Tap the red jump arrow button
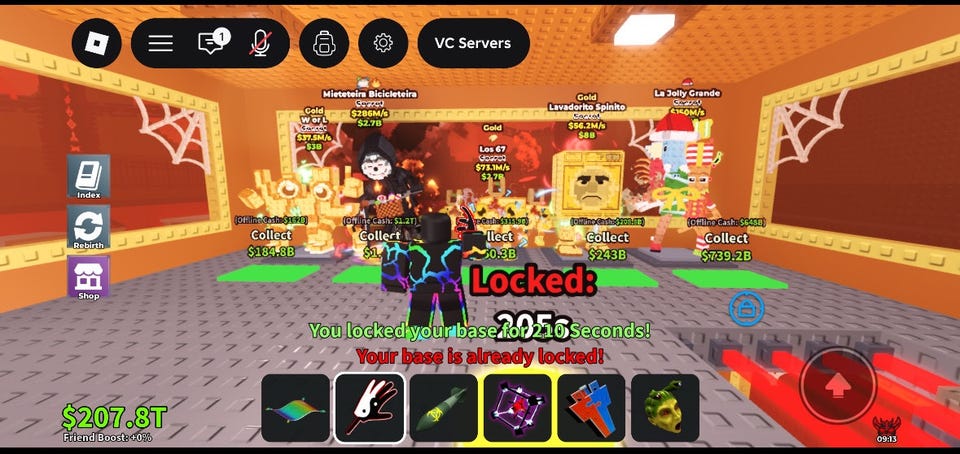Image resolution: width=960 pixels, height=454 pixels. pyautogui.click(x=838, y=385)
